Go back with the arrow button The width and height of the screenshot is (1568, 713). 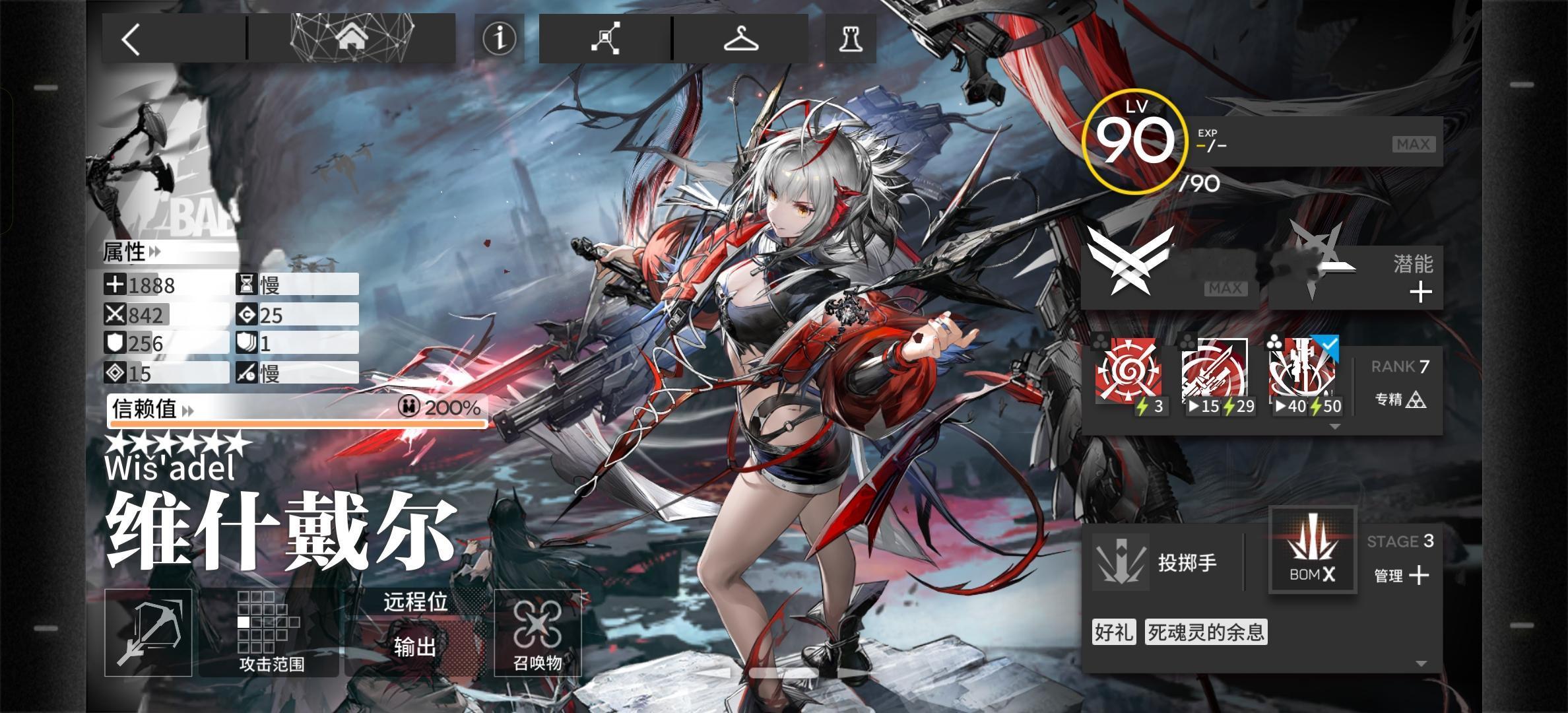point(132,39)
